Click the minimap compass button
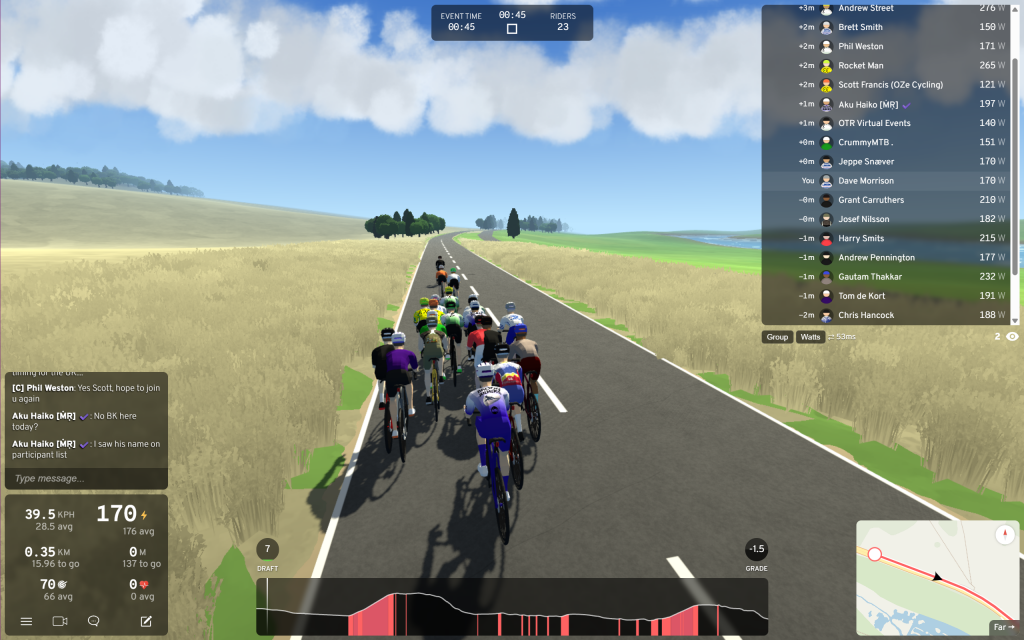Image resolution: width=1024 pixels, height=640 pixels. coord(1004,535)
